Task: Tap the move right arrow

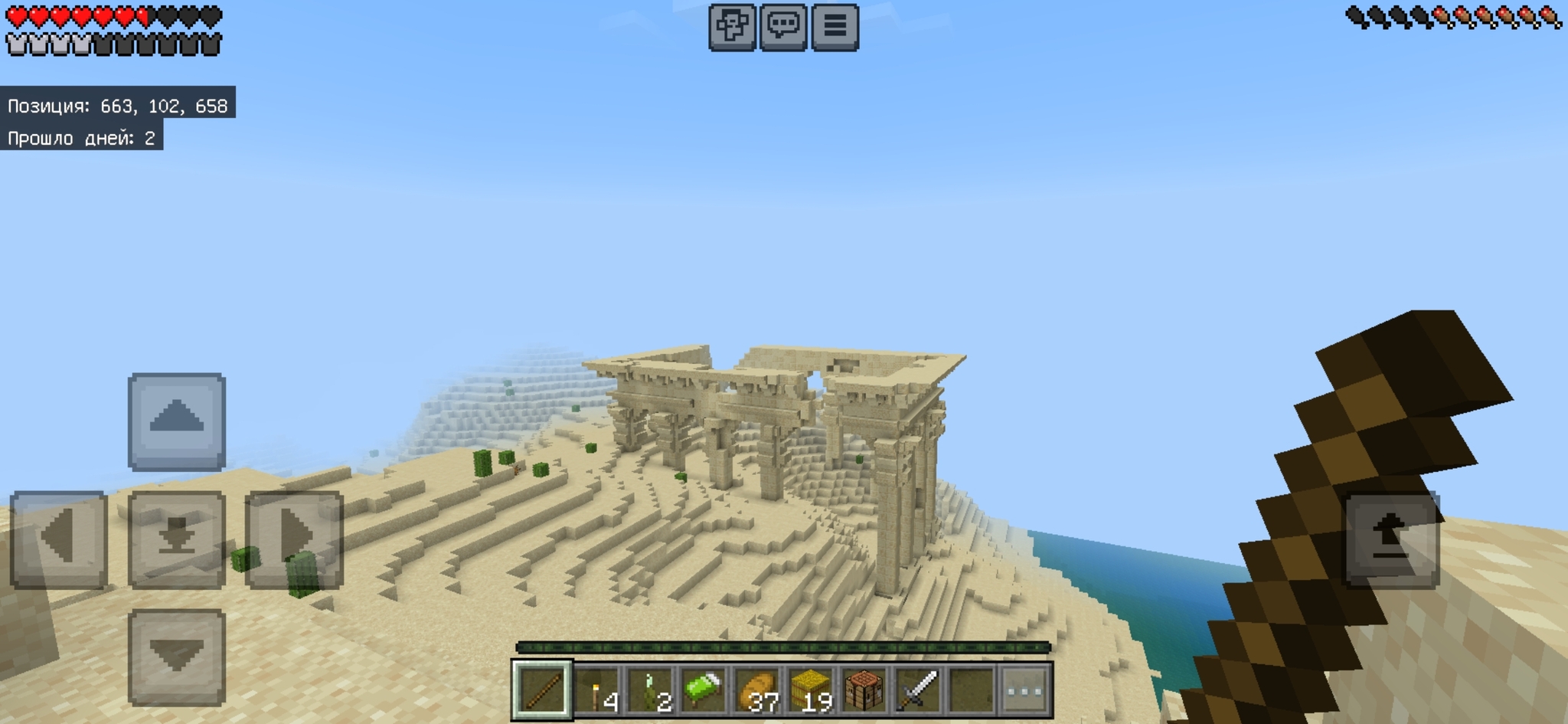Action: click(294, 539)
